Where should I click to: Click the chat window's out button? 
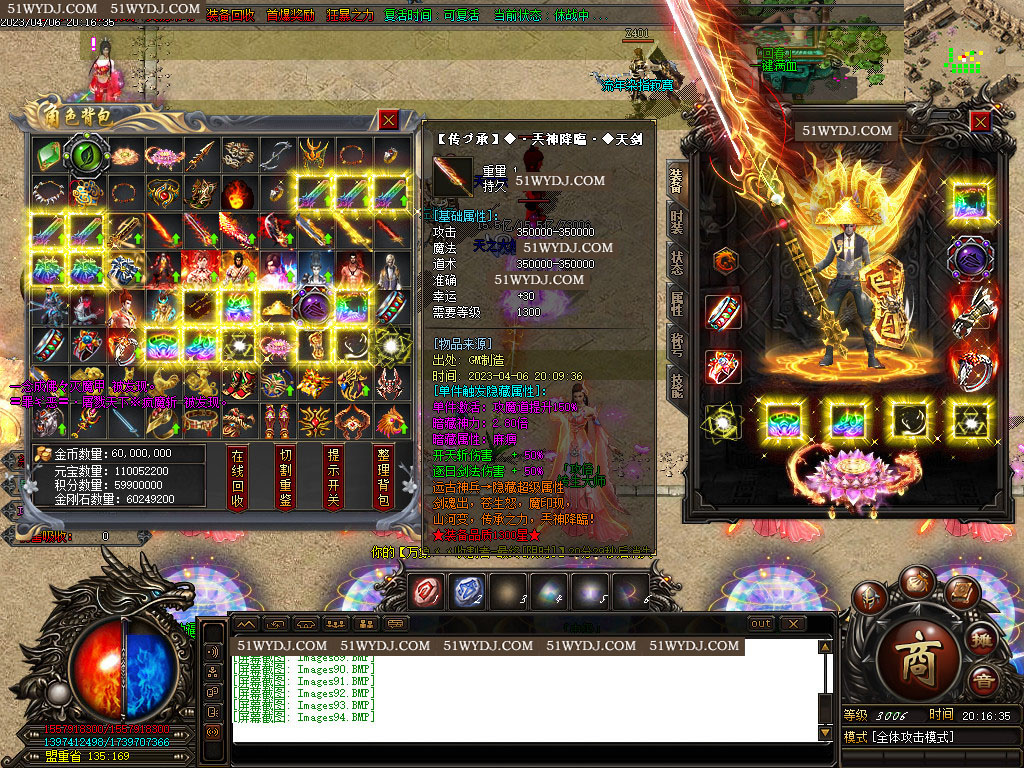tap(761, 624)
